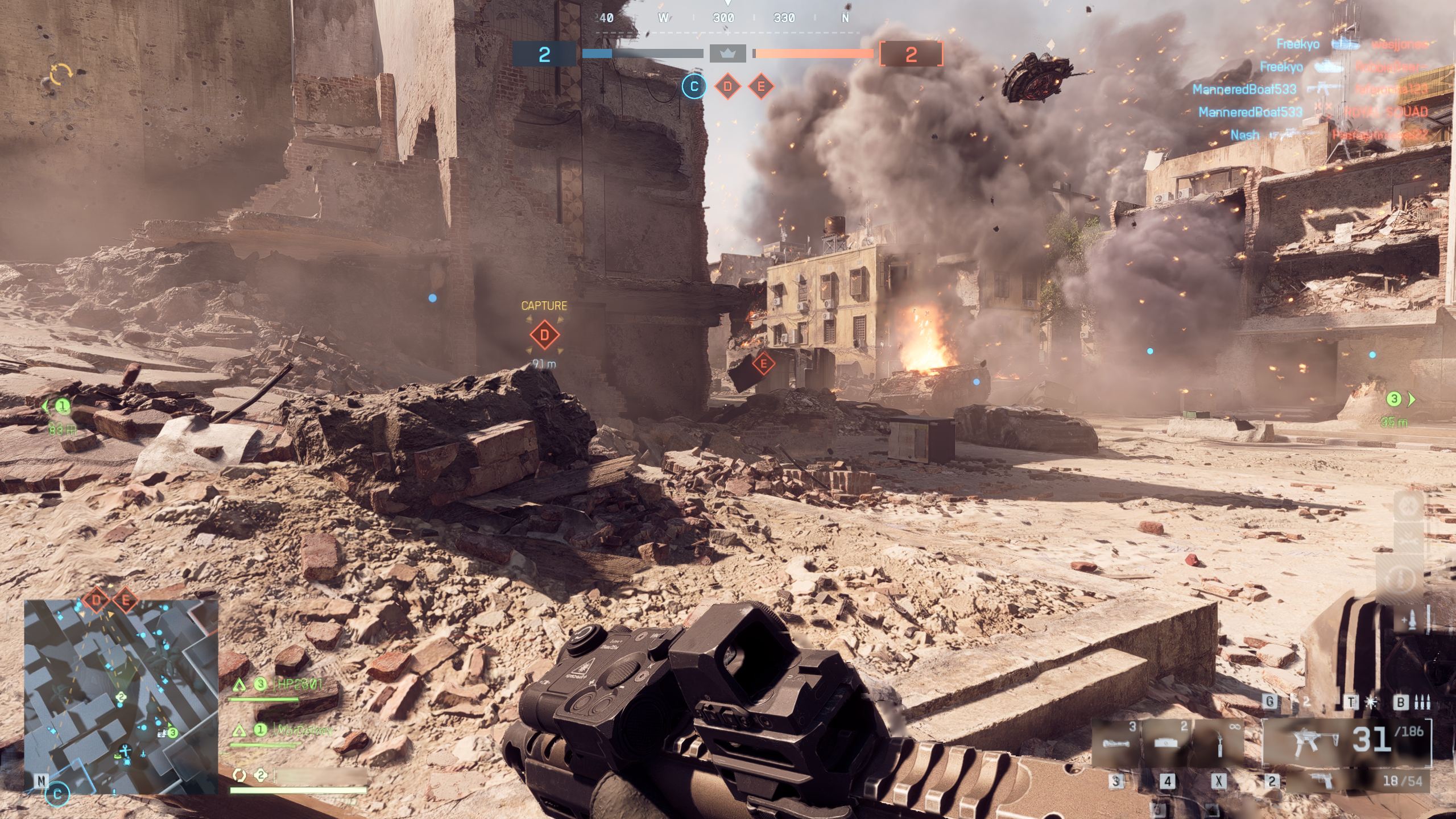This screenshot has height=819, width=1456.
Task: Click the green squad marker 1 at 83 m
Action: tap(61, 406)
